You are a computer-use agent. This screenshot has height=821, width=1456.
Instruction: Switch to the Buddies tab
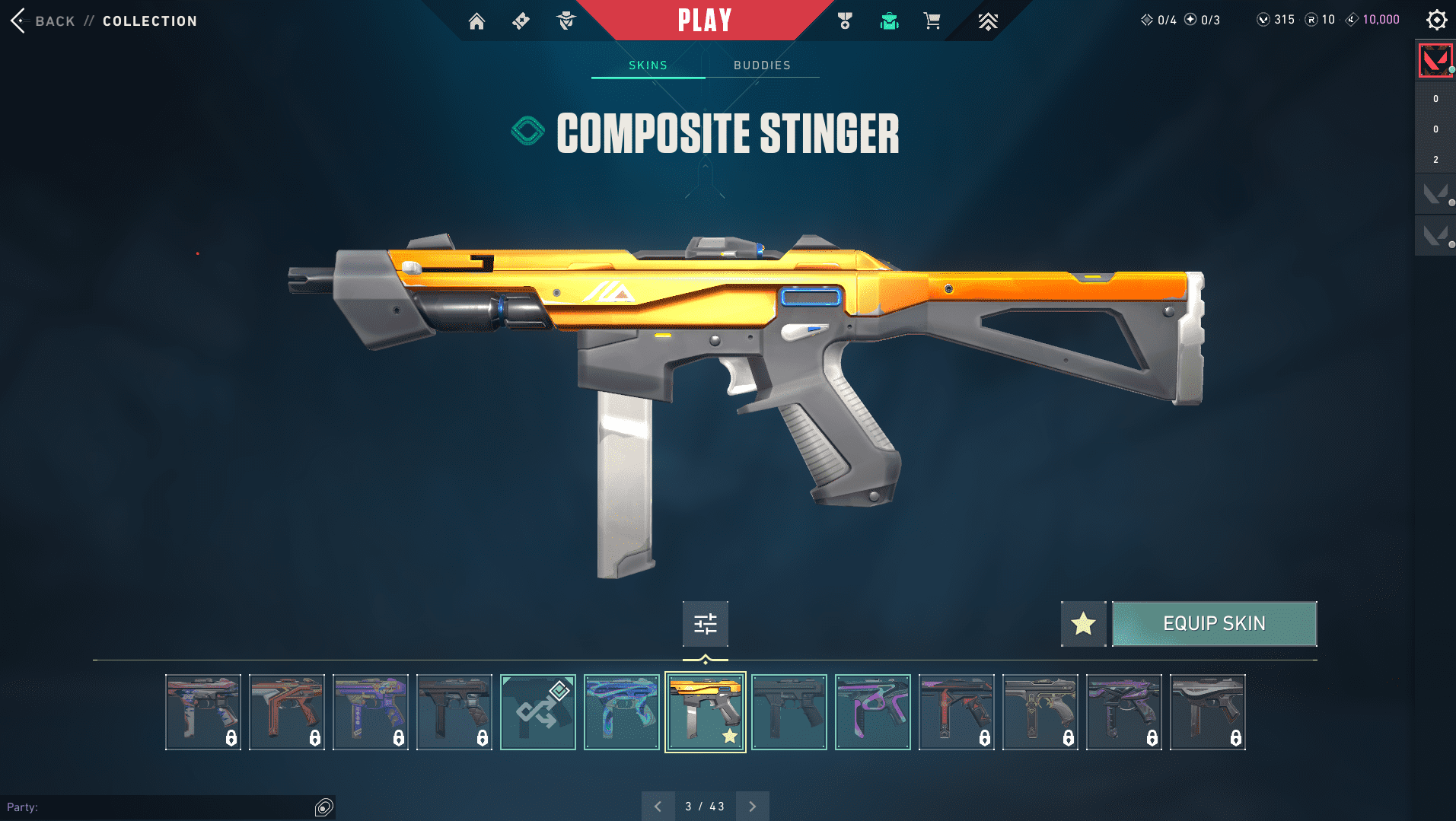(x=762, y=65)
